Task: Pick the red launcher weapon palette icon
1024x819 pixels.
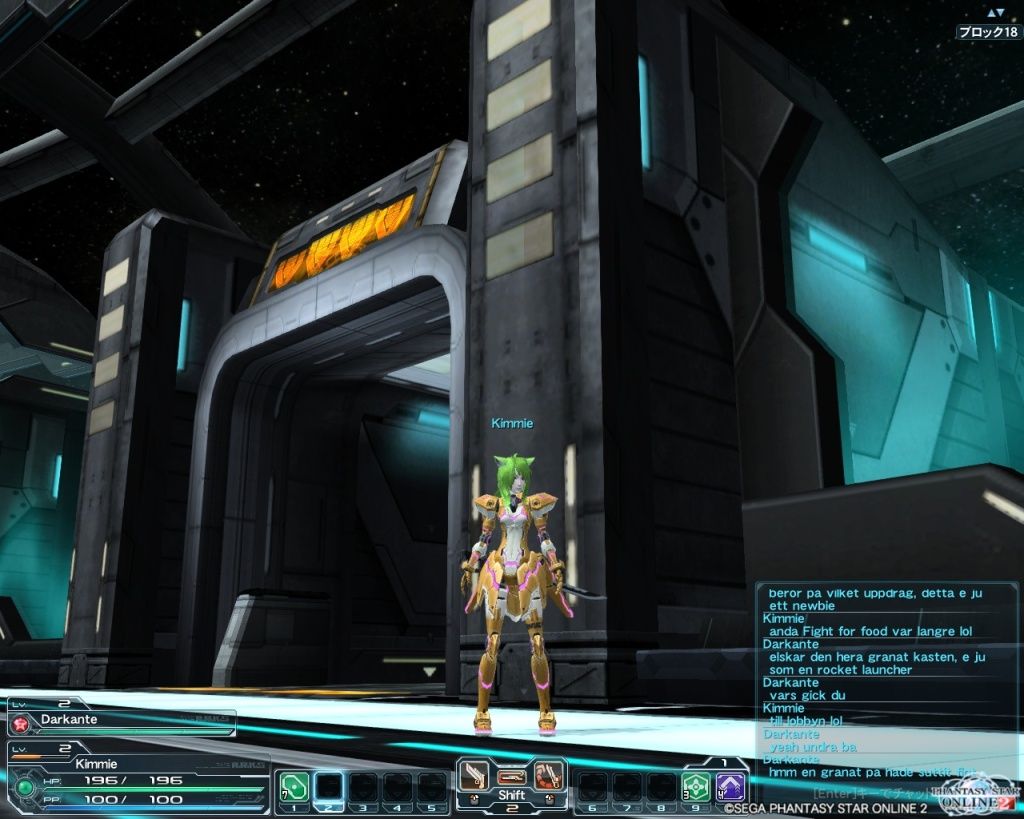Action: [x=546, y=775]
